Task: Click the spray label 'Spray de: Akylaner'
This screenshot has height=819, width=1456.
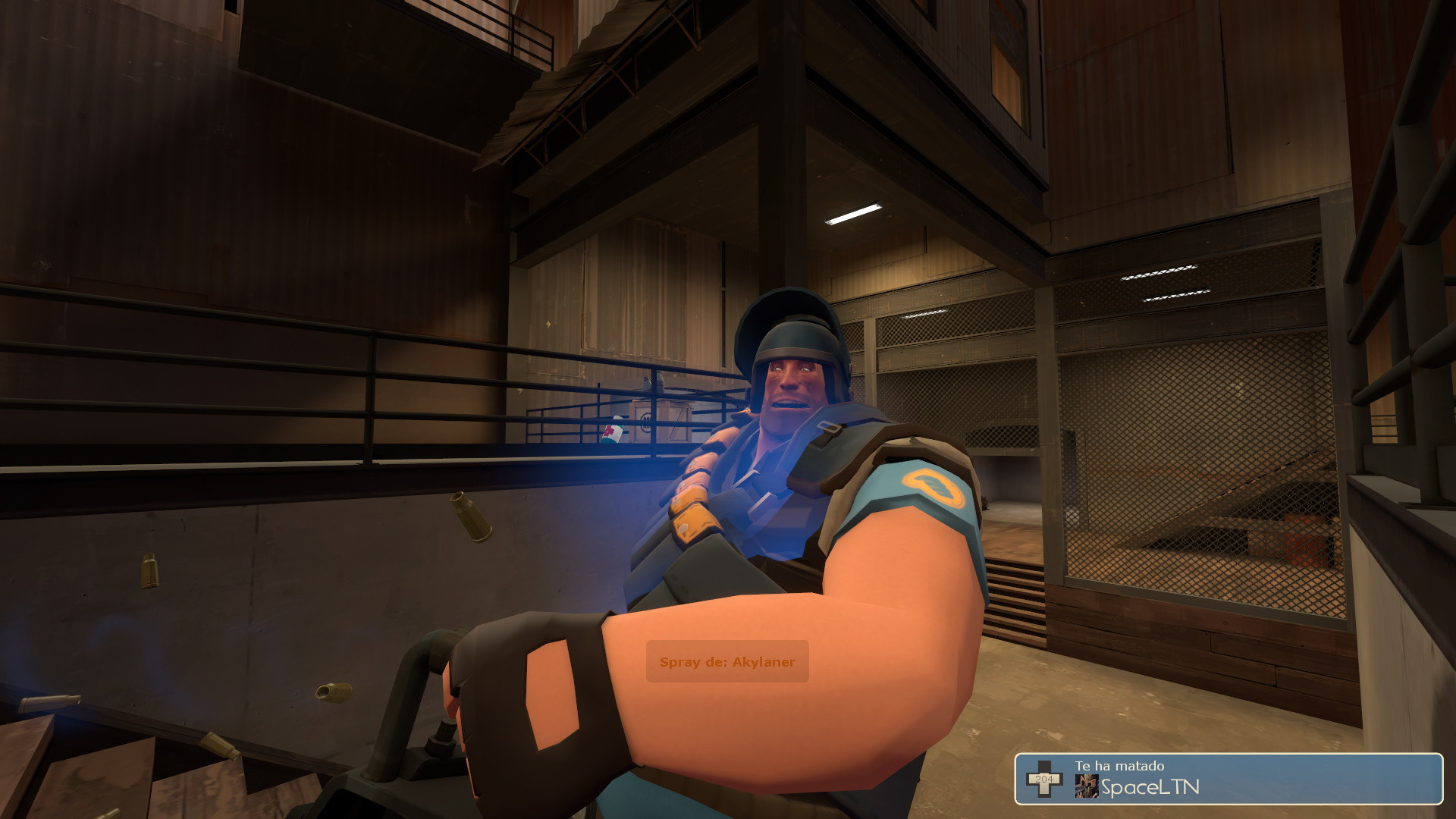Action: 726,662
